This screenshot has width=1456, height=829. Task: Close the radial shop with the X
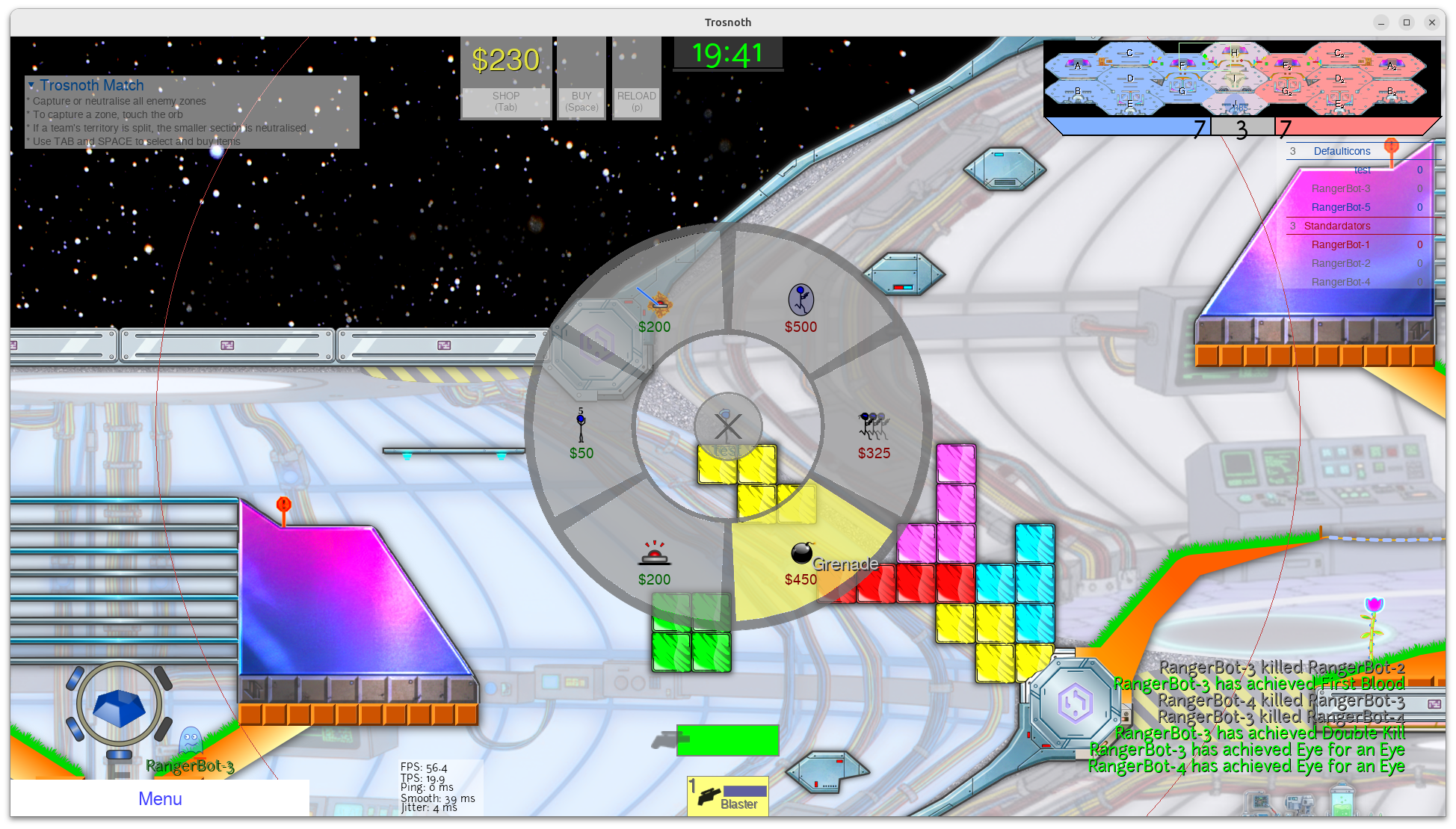tap(727, 427)
